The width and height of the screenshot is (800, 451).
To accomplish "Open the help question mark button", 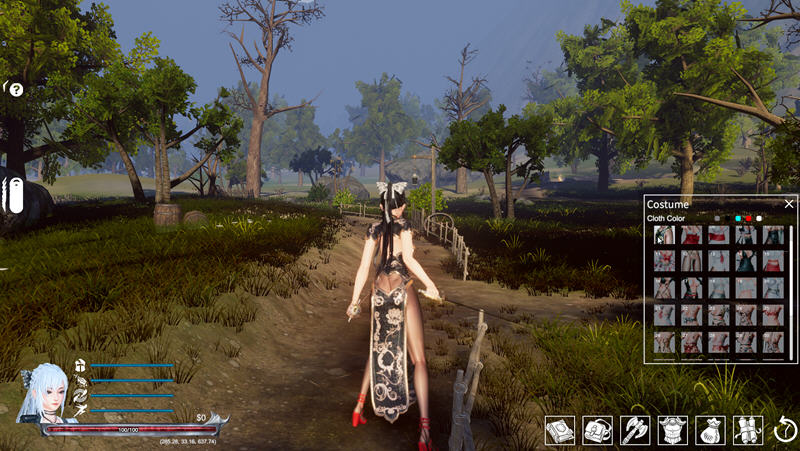I will (16, 90).
